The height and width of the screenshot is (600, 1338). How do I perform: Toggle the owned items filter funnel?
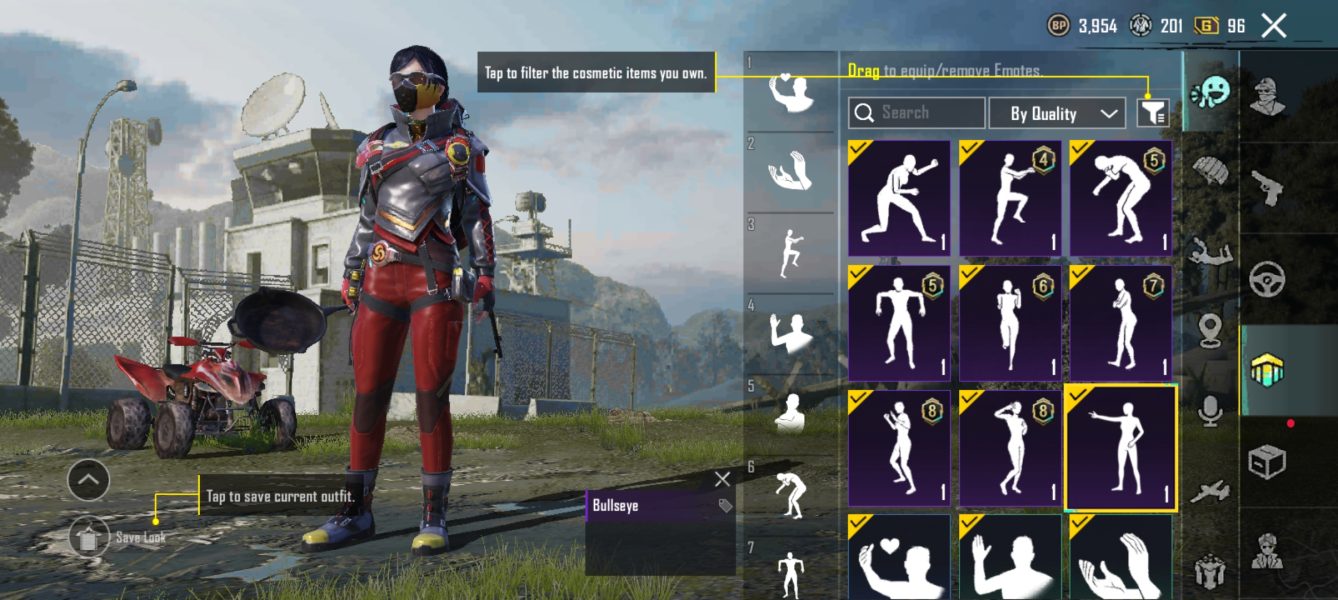1152,113
